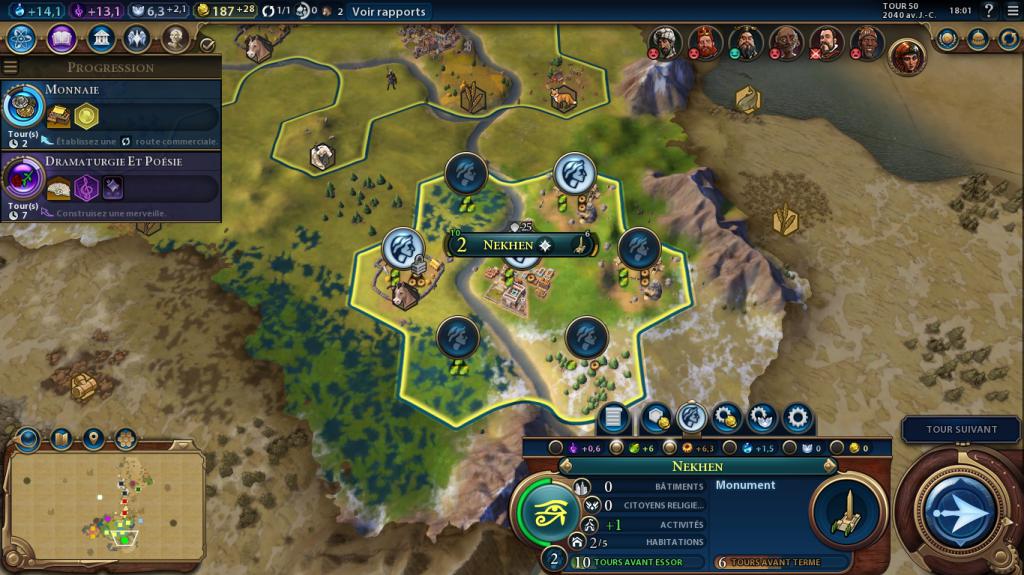Click the Voir rapports button
The height and width of the screenshot is (575, 1024).
click(x=388, y=12)
